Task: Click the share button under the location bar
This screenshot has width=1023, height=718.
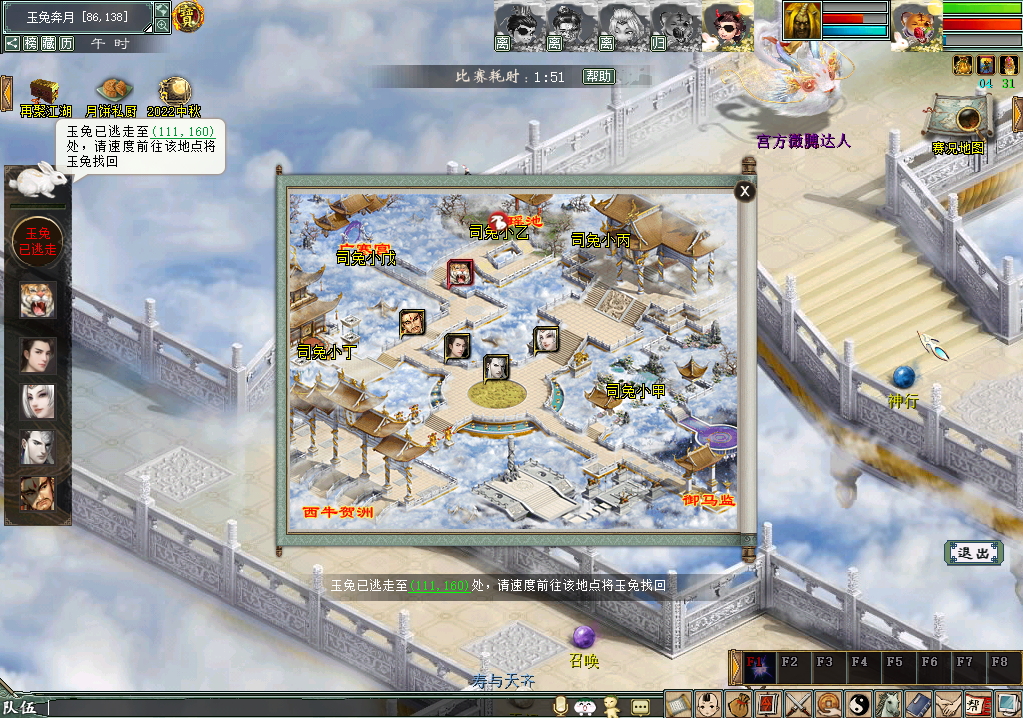Action: (x=12, y=44)
